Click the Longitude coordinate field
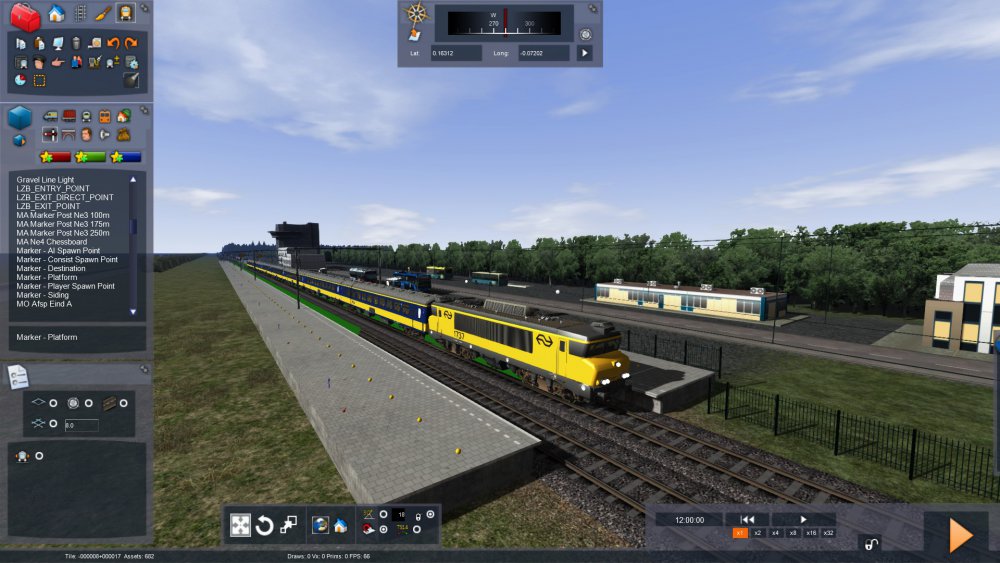This screenshot has height=563, width=1000. [543, 53]
